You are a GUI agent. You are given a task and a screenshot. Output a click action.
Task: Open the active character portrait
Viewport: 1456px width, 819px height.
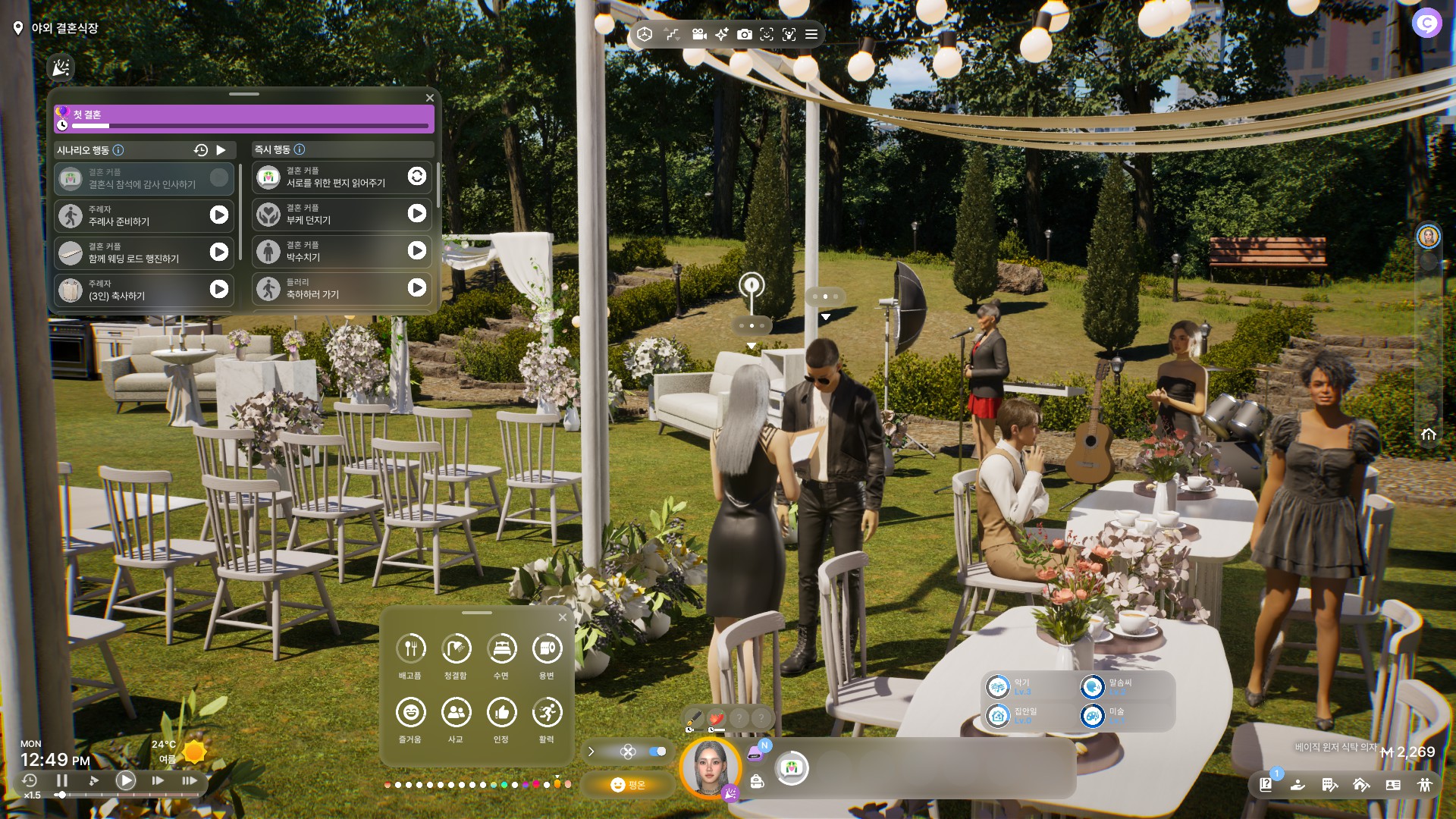click(x=711, y=767)
